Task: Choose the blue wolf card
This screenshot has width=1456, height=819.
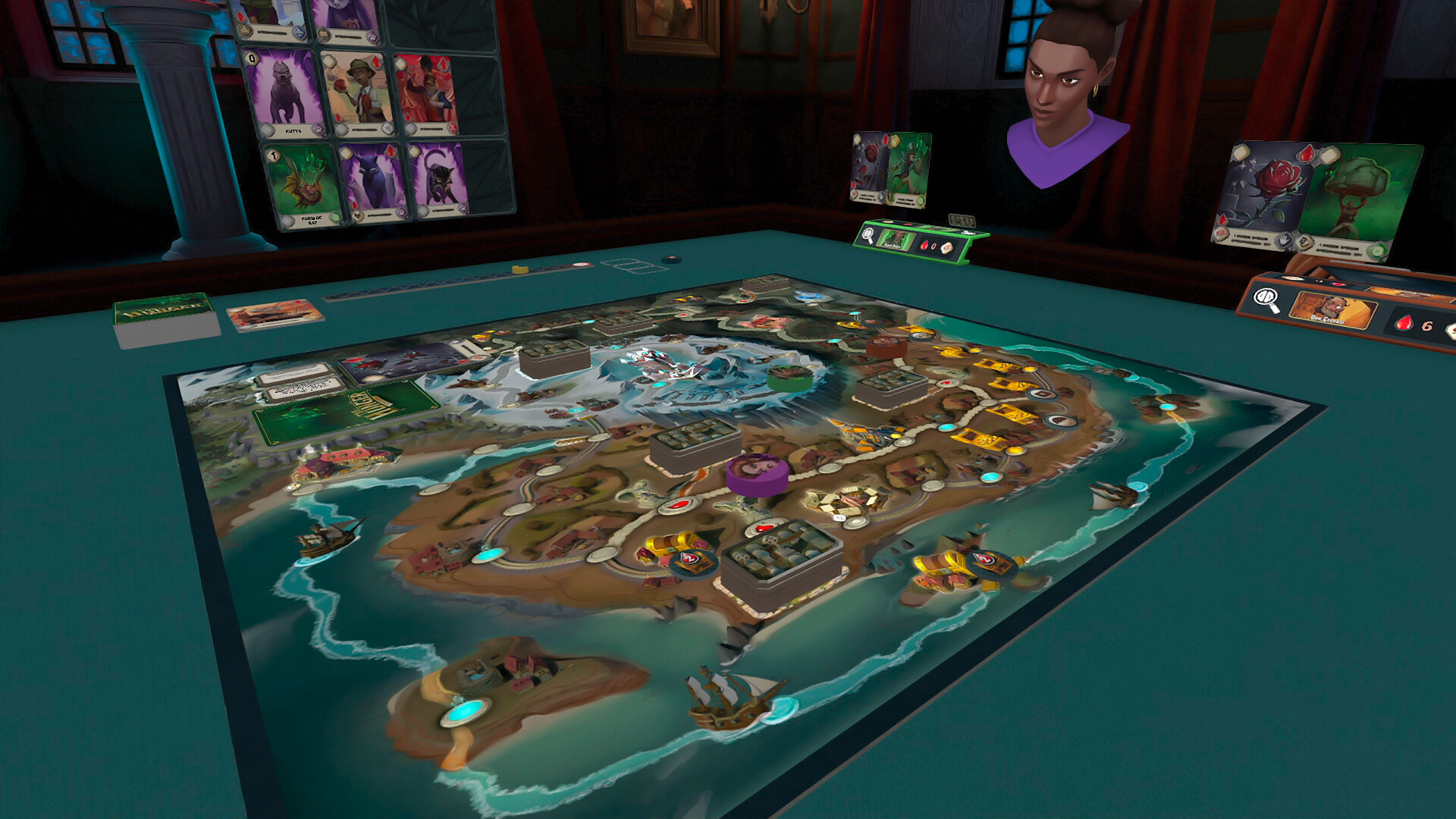Action: click(x=373, y=182)
